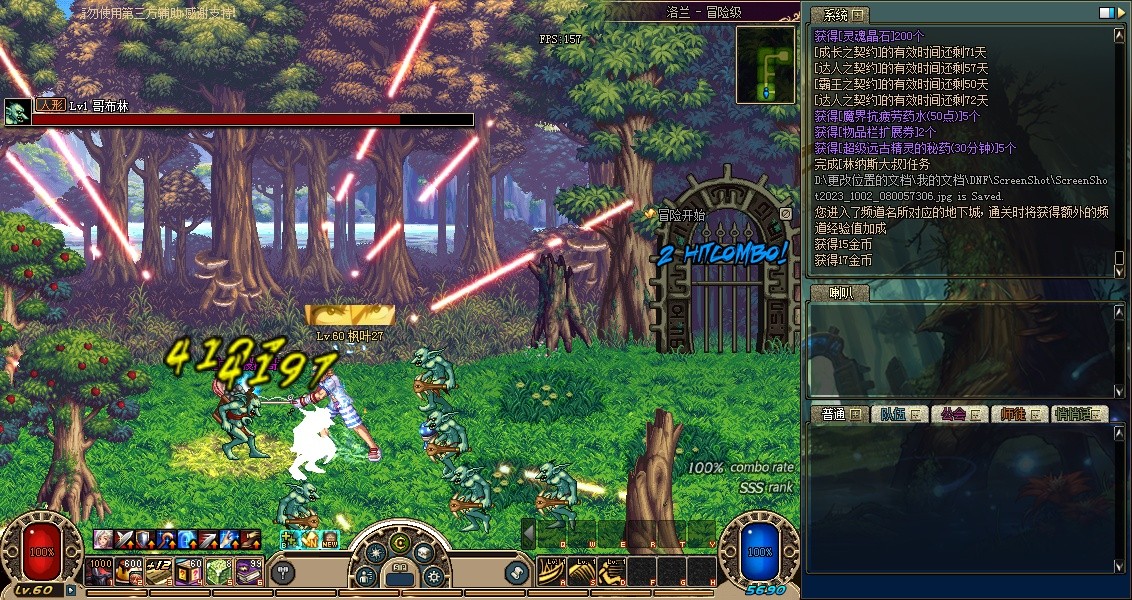The width and height of the screenshot is (1132, 600).
Task: Collapse the upper skill bar with the left arrow
Action: [528, 533]
